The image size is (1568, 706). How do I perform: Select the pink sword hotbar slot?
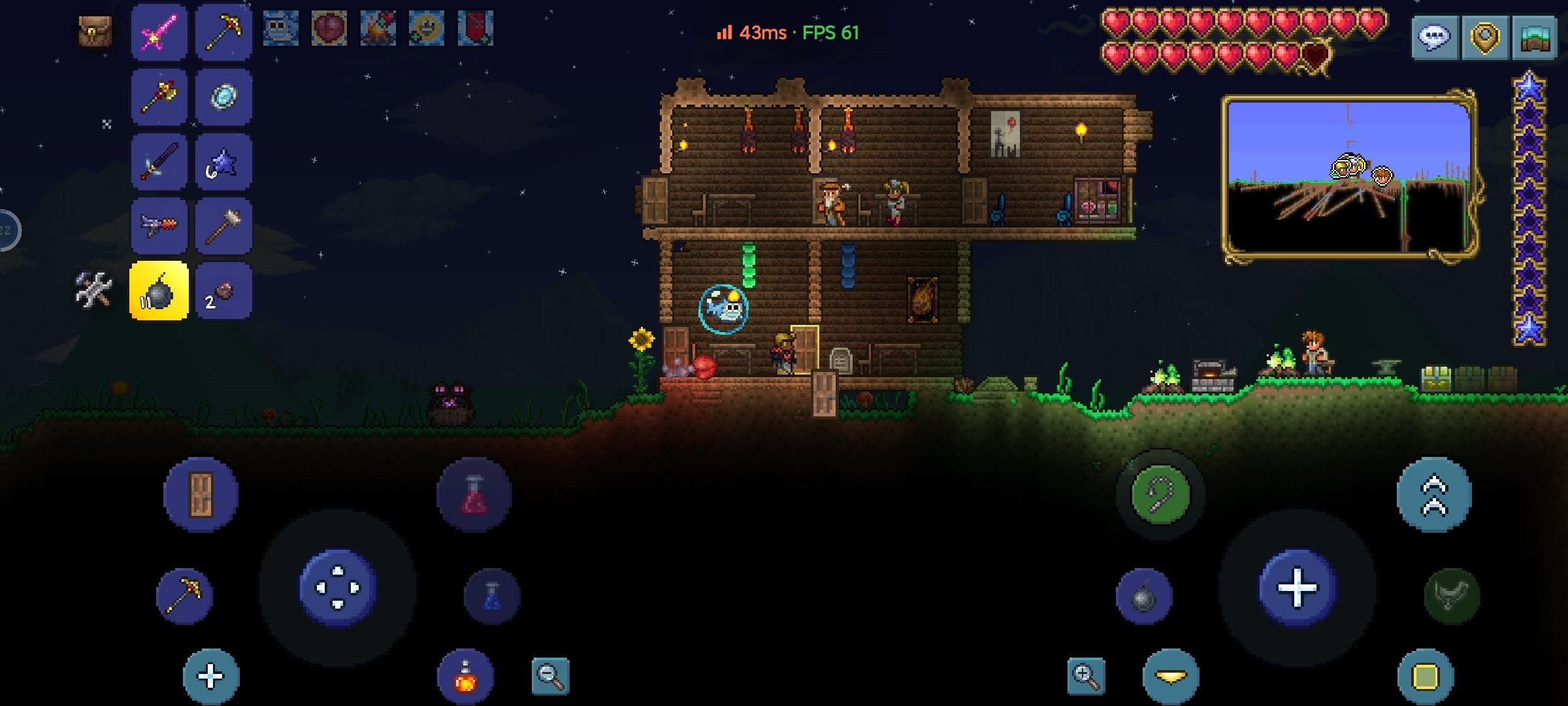click(159, 33)
